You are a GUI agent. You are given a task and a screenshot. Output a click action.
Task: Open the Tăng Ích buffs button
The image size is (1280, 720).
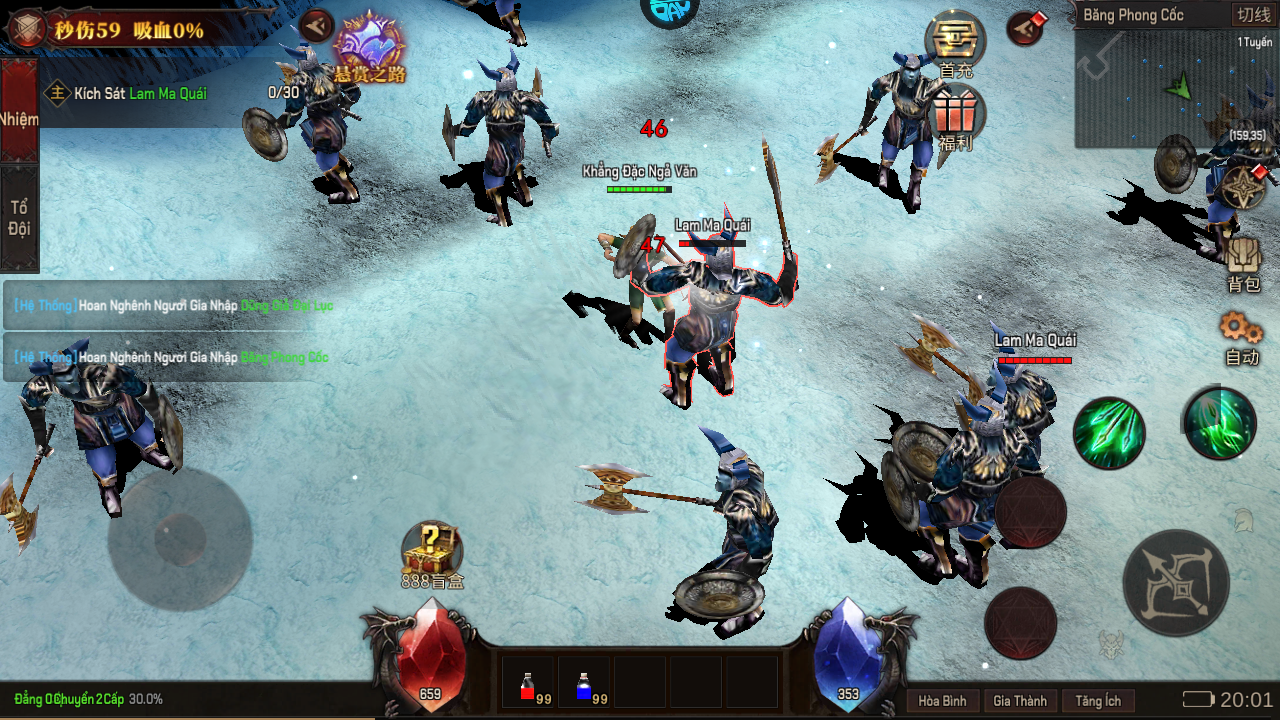(1099, 701)
